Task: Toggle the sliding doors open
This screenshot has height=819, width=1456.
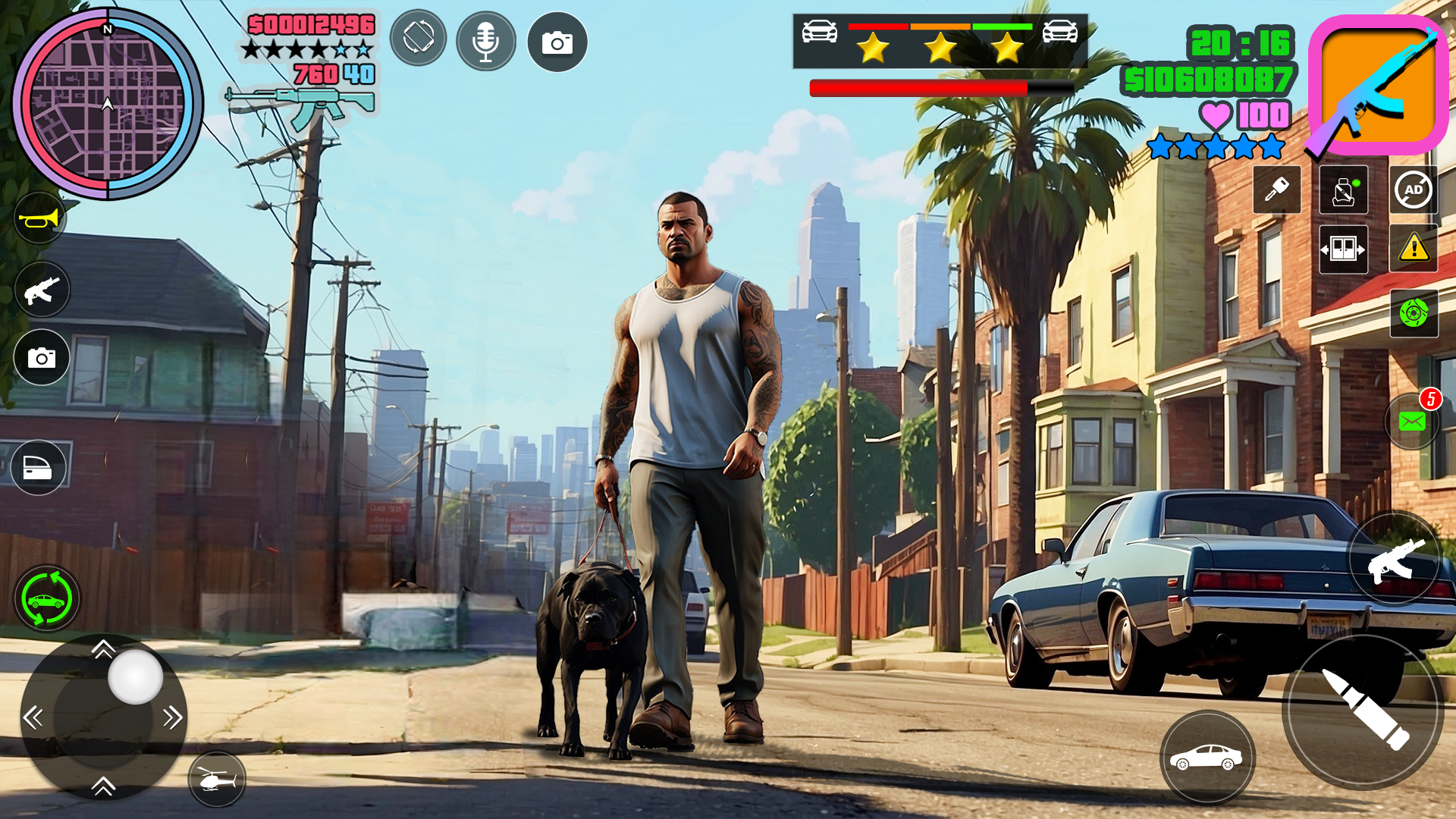Action: [1343, 250]
